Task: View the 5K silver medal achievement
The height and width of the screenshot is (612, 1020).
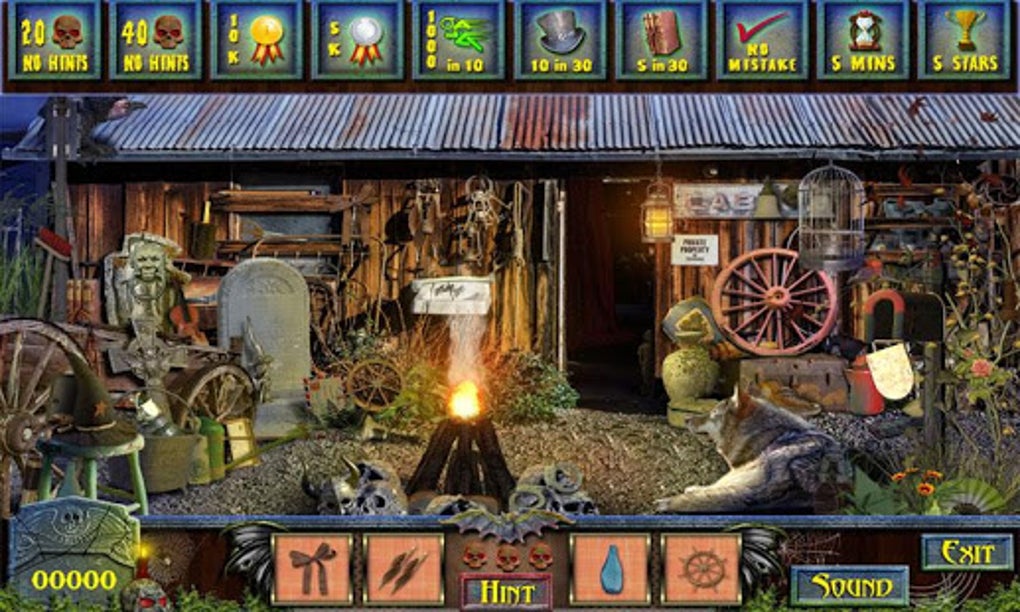Action: 357,40
